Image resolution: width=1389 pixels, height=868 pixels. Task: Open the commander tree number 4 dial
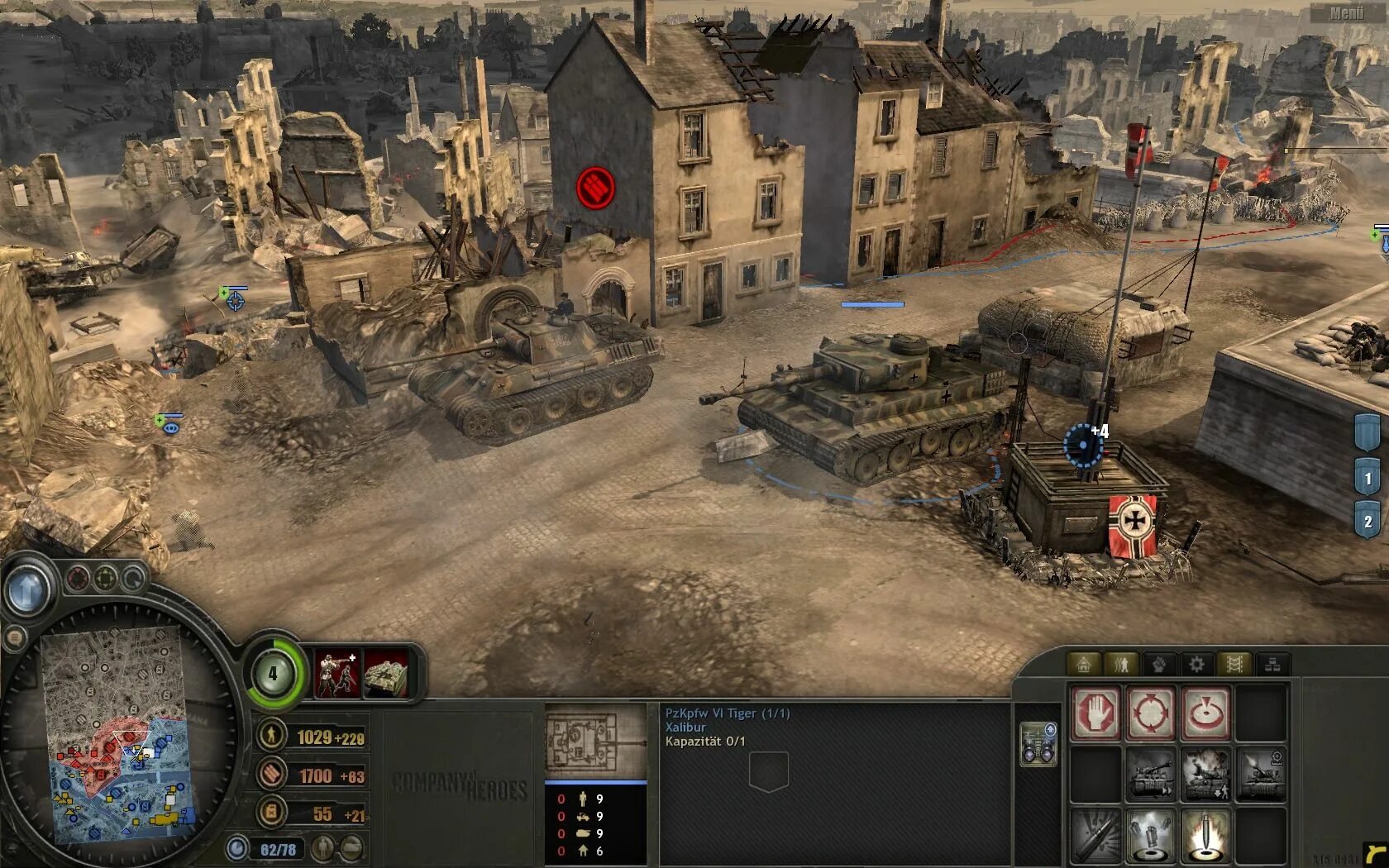click(274, 674)
